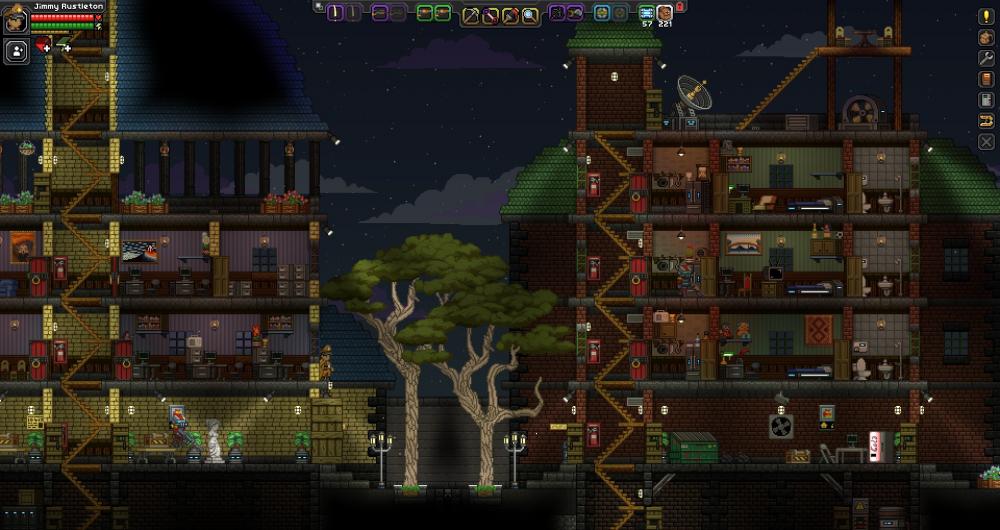Open the party invite button
Screen dimensions: 1000x530
tap(16, 52)
